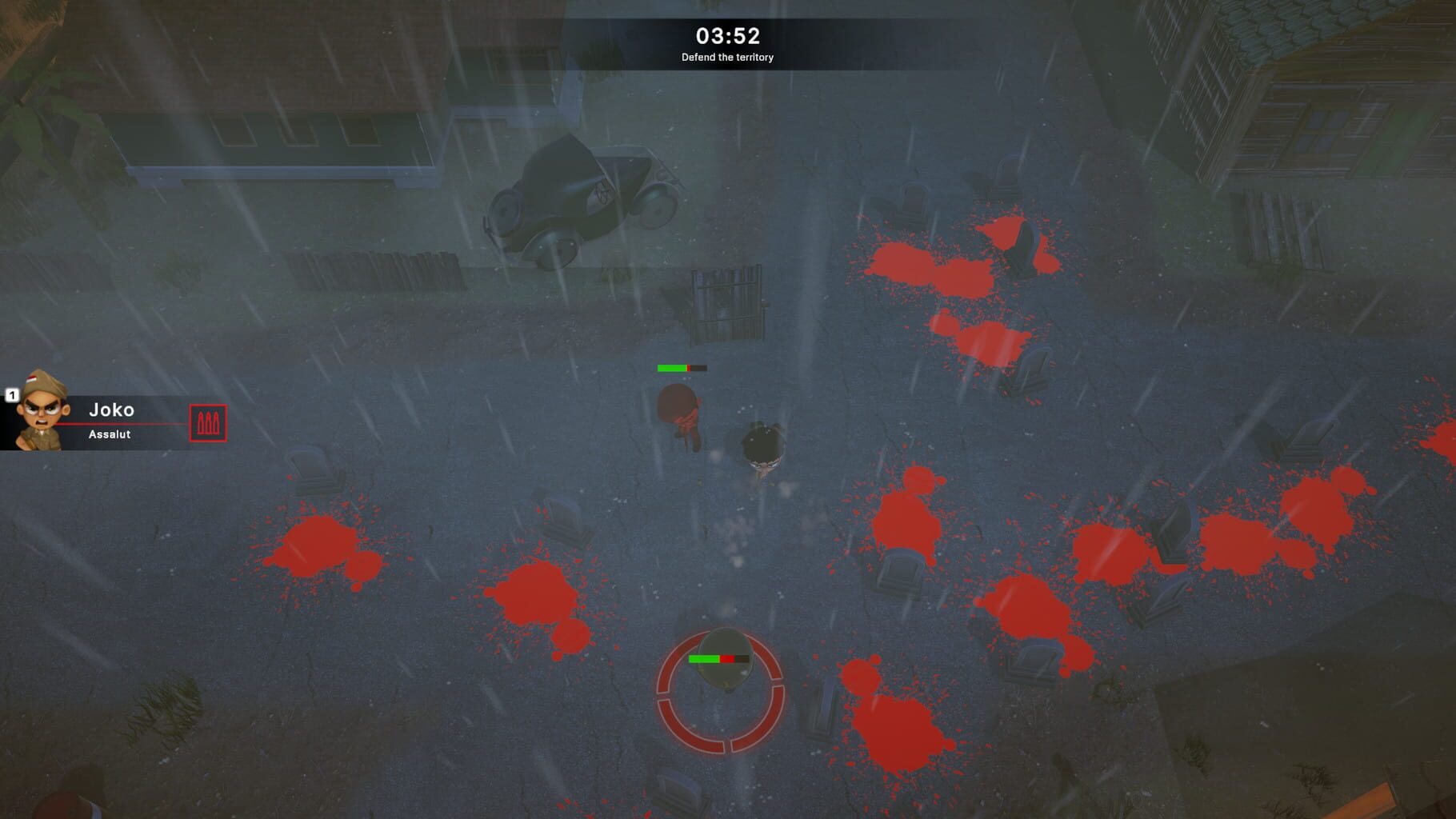The height and width of the screenshot is (819, 1456).
Task: Select the objective marker circle at screen bottom
Action: [720, 694]
